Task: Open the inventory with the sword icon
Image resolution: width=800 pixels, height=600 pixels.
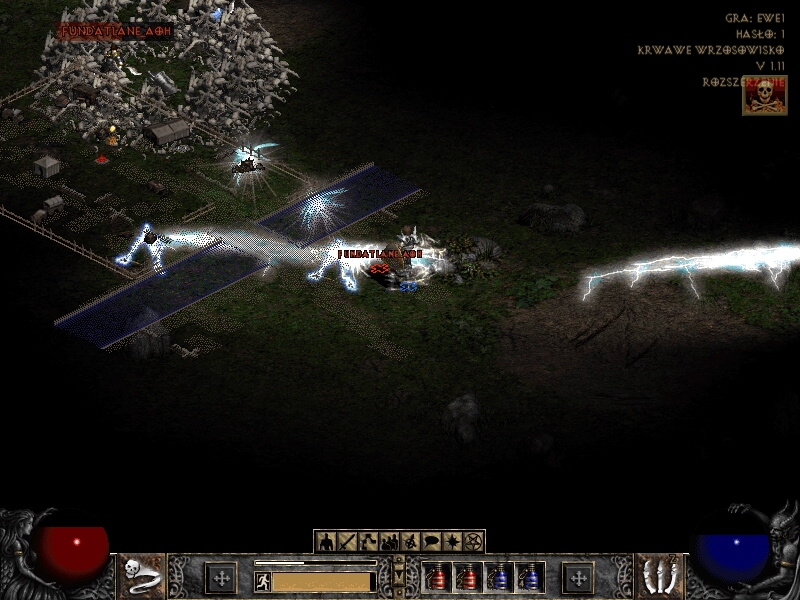Action: [x=347, y=542]
